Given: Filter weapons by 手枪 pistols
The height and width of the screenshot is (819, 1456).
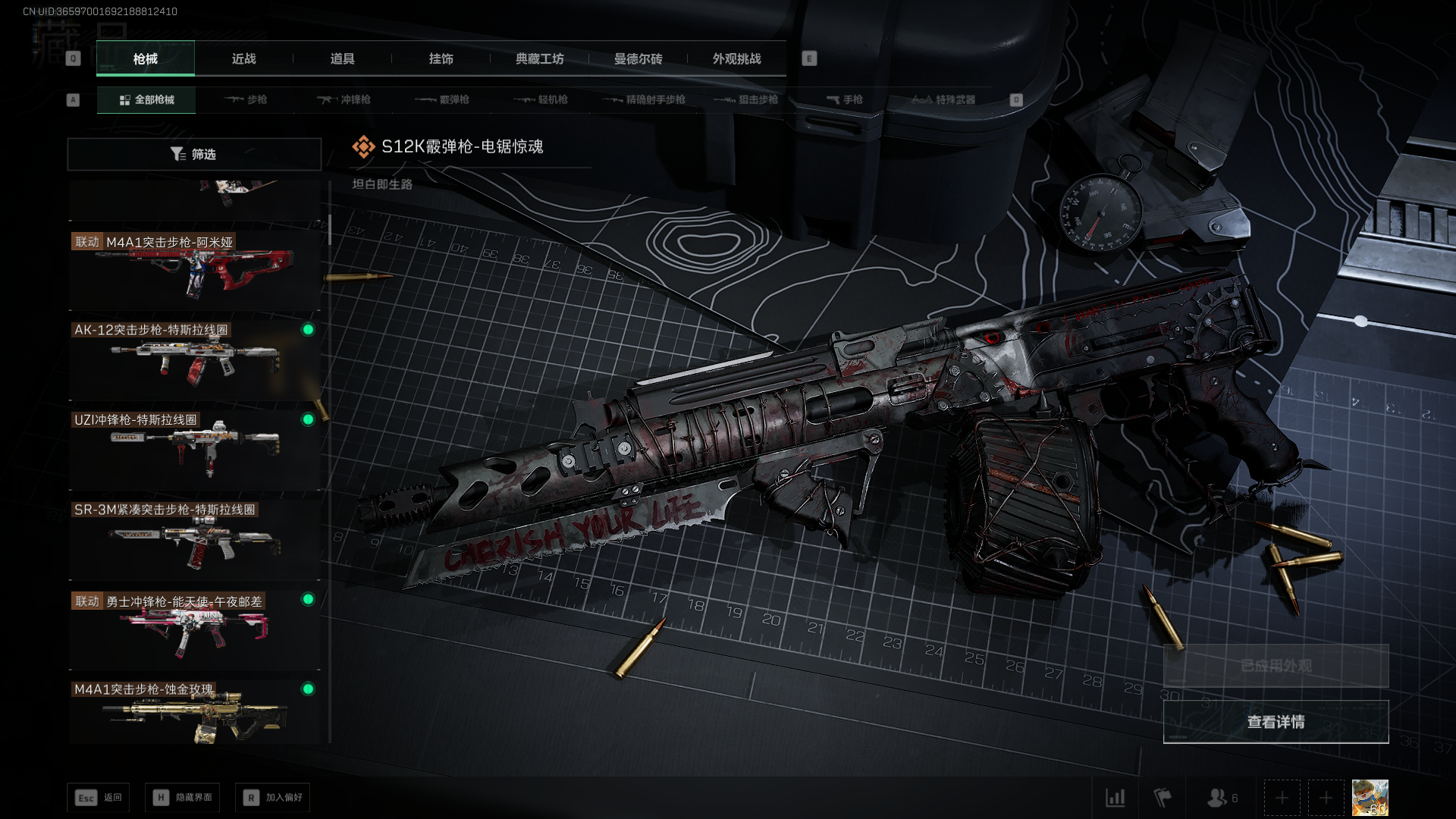Looking at the screenshot, I should (844, 99).
